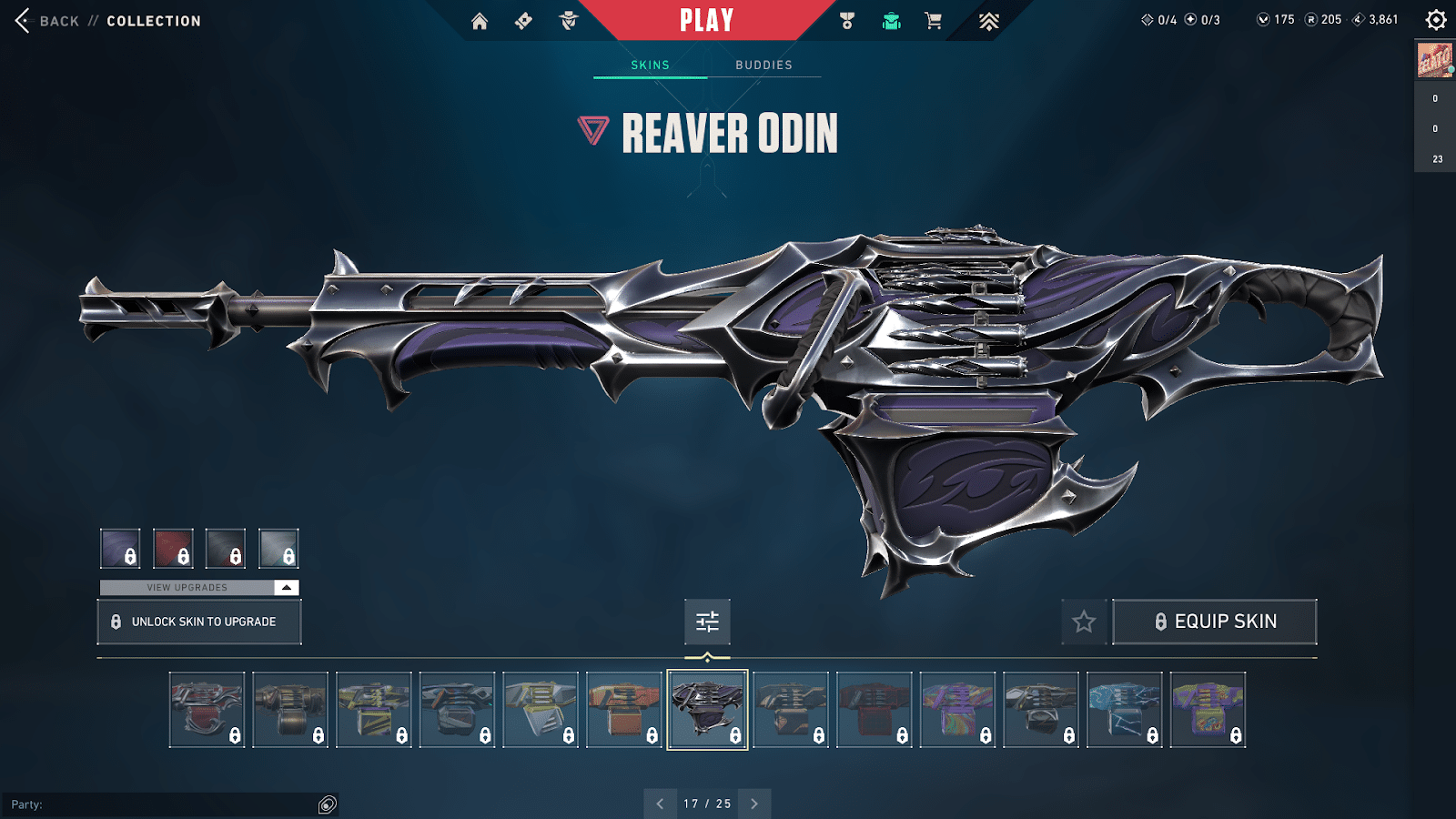Select the Skins tab
Viewport: 1456px width, 819px height.
point(650,65)
